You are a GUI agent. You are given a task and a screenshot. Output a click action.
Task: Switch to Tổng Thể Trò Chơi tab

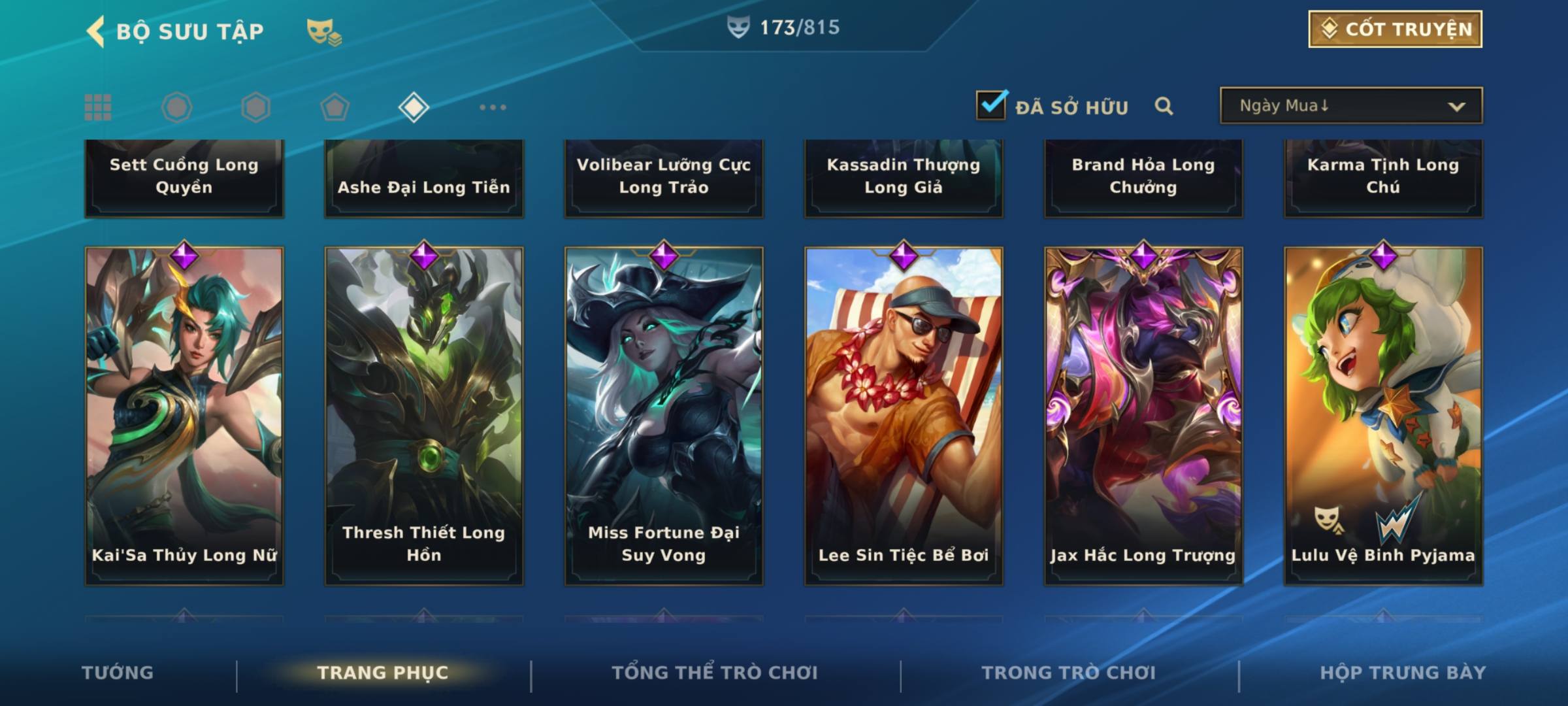coord(715,673)
